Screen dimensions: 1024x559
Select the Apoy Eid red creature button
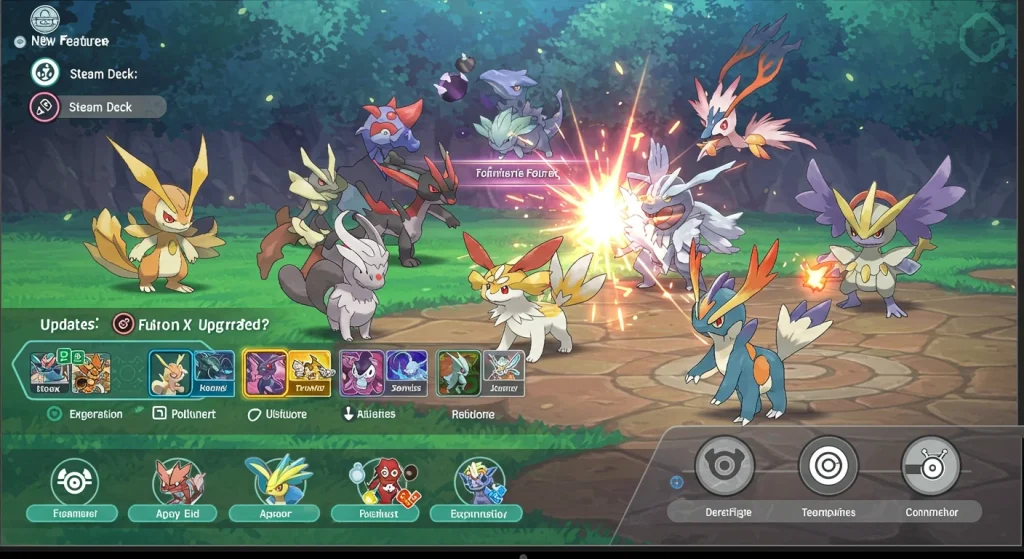tap(179, 482)
